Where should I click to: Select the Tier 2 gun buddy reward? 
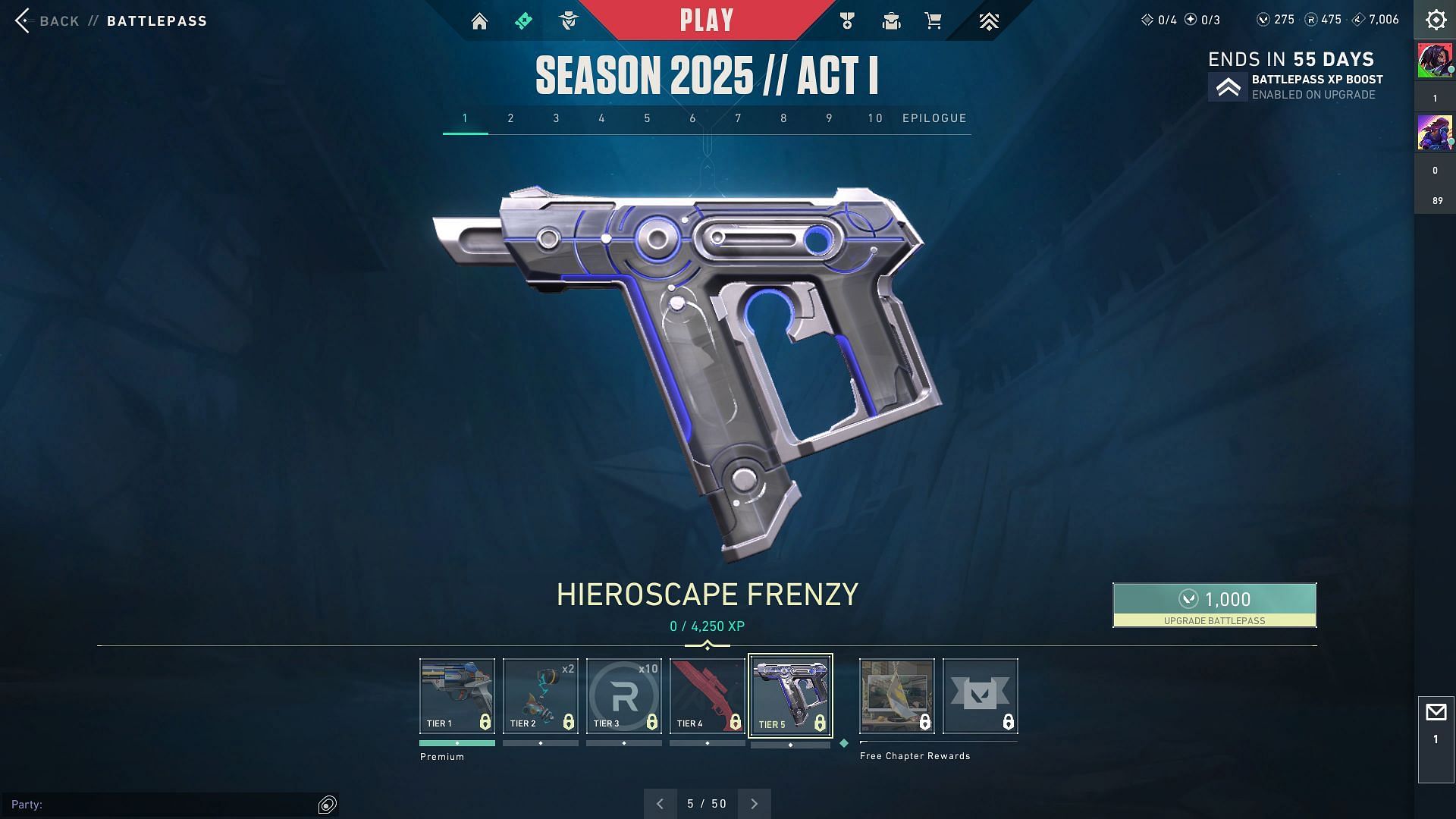click(x=541, y=695)
